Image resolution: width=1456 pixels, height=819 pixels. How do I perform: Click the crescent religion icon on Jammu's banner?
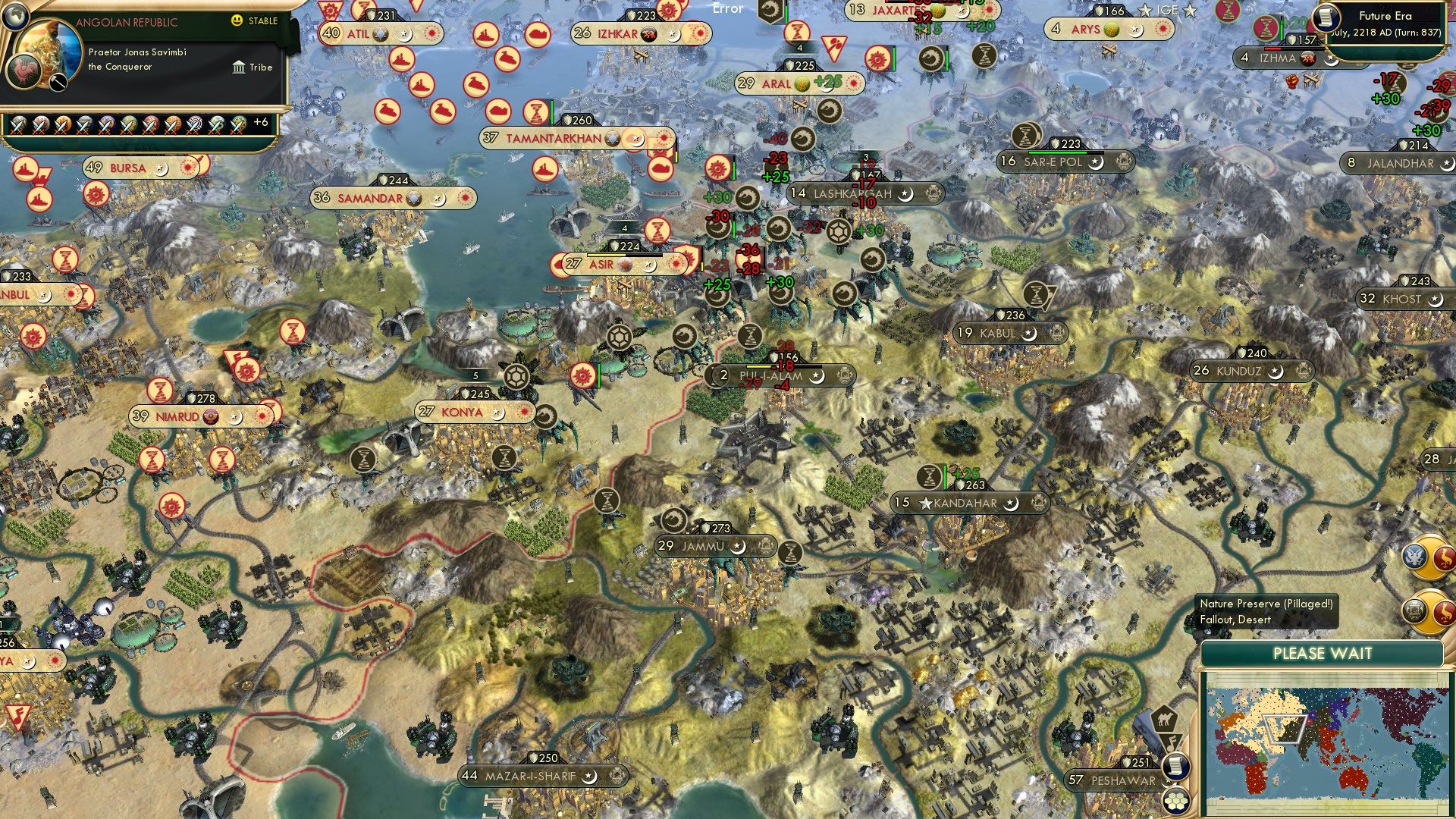[x=737, y=548]
